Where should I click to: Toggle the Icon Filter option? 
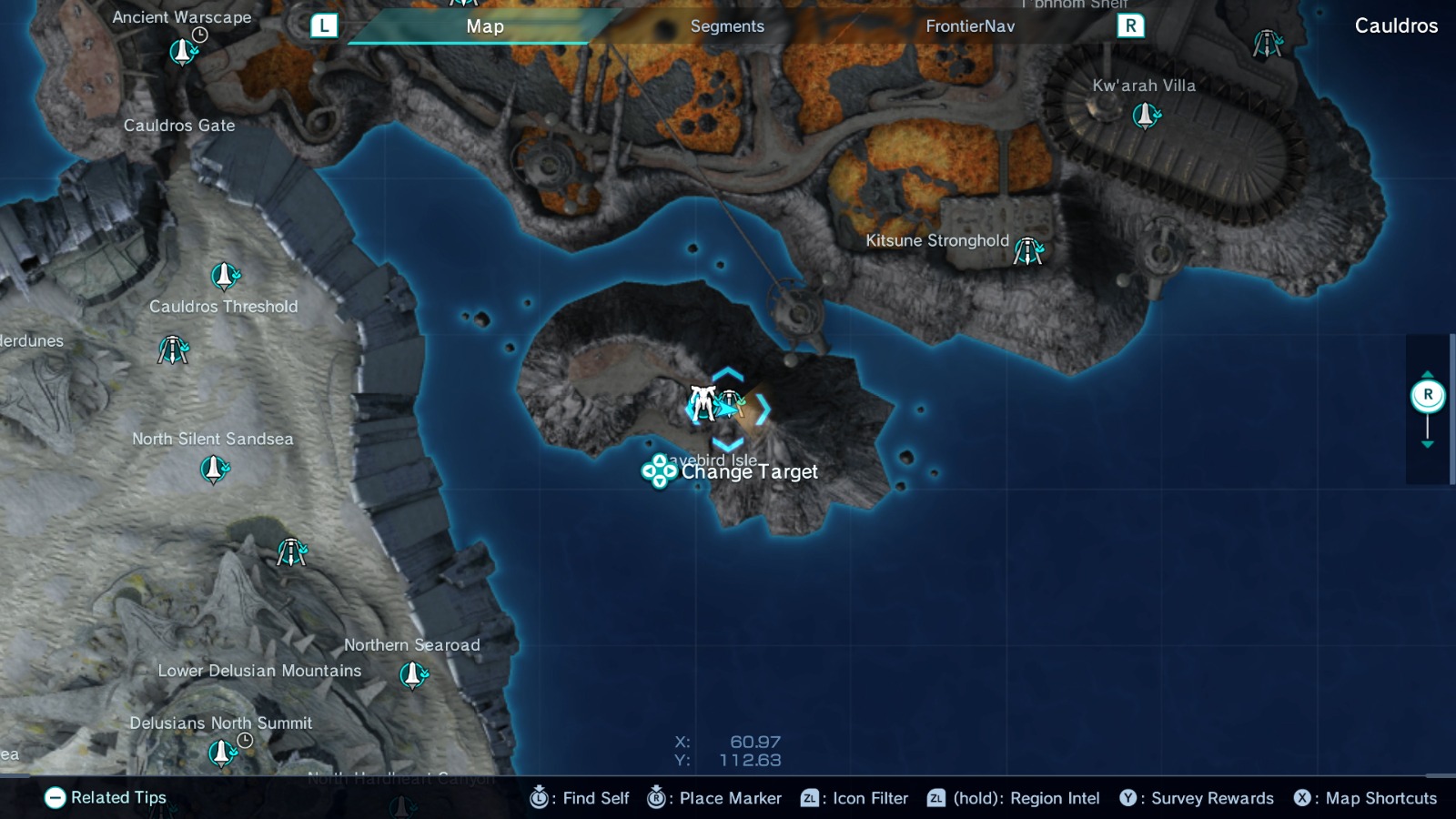855,798
